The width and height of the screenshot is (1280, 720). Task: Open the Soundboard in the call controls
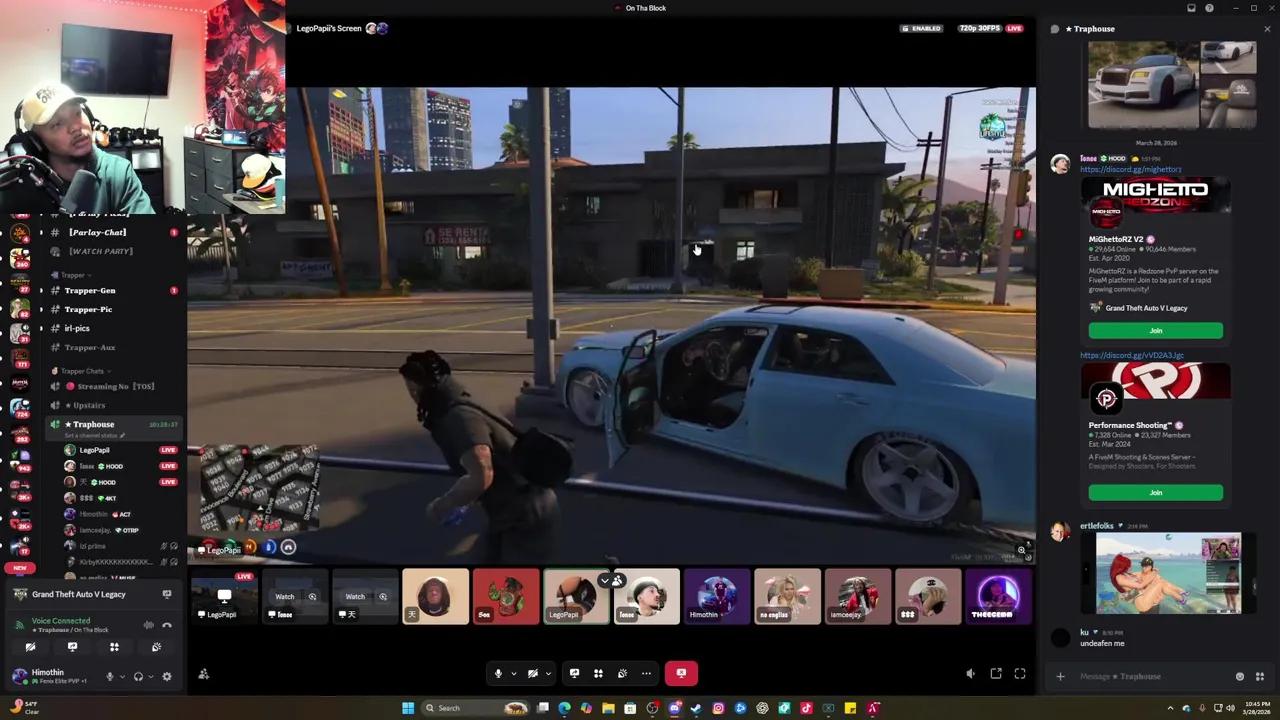(622, 673)
